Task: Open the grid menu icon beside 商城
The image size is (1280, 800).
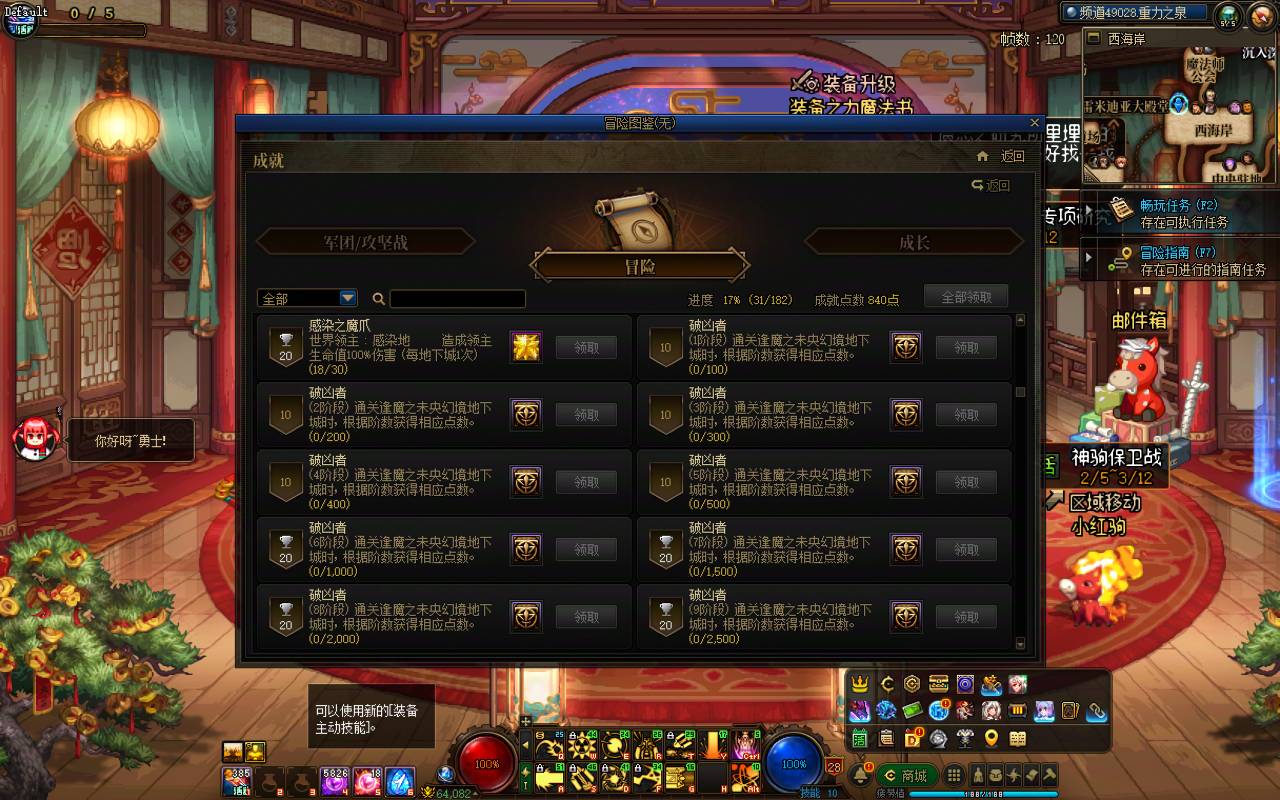Action: point(955,774)
